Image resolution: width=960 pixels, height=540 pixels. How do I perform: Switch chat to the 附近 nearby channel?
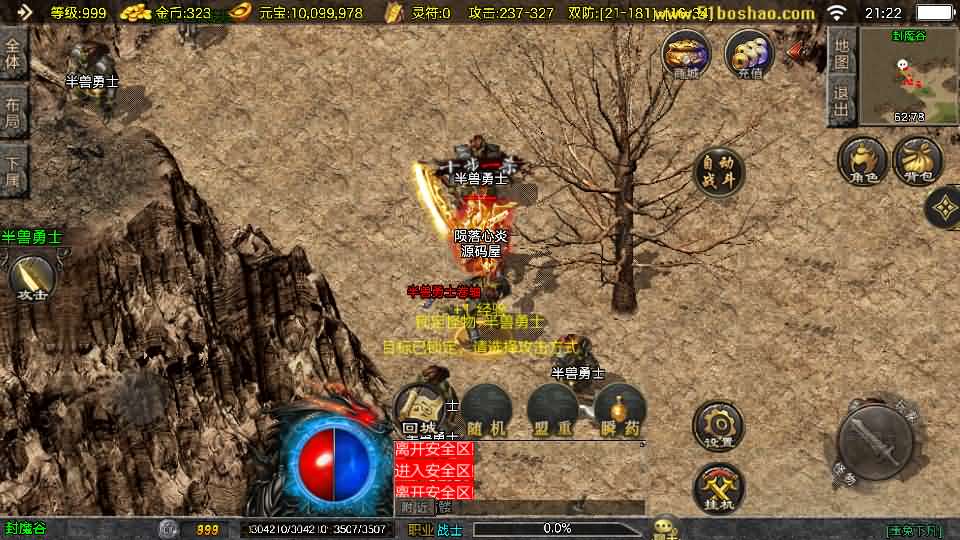[x=414, y=507]
